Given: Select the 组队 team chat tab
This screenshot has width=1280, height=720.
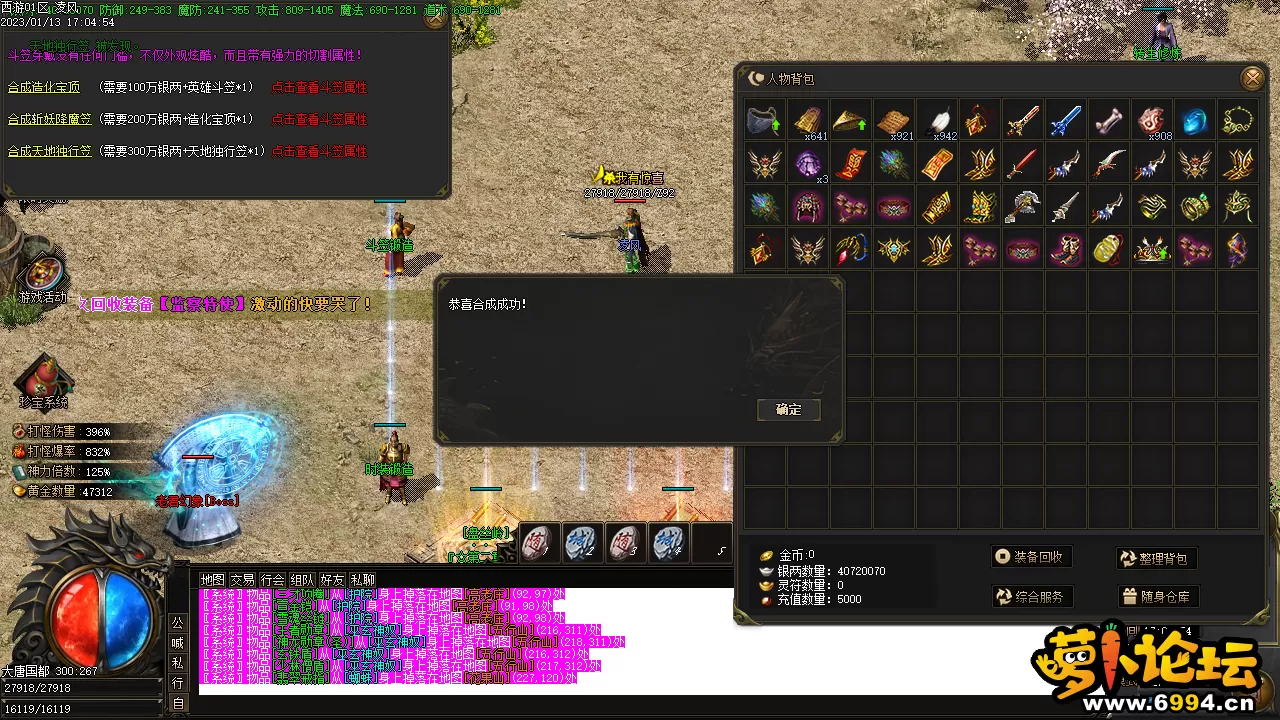Looking at the screenshot, I should click(302, 580).
